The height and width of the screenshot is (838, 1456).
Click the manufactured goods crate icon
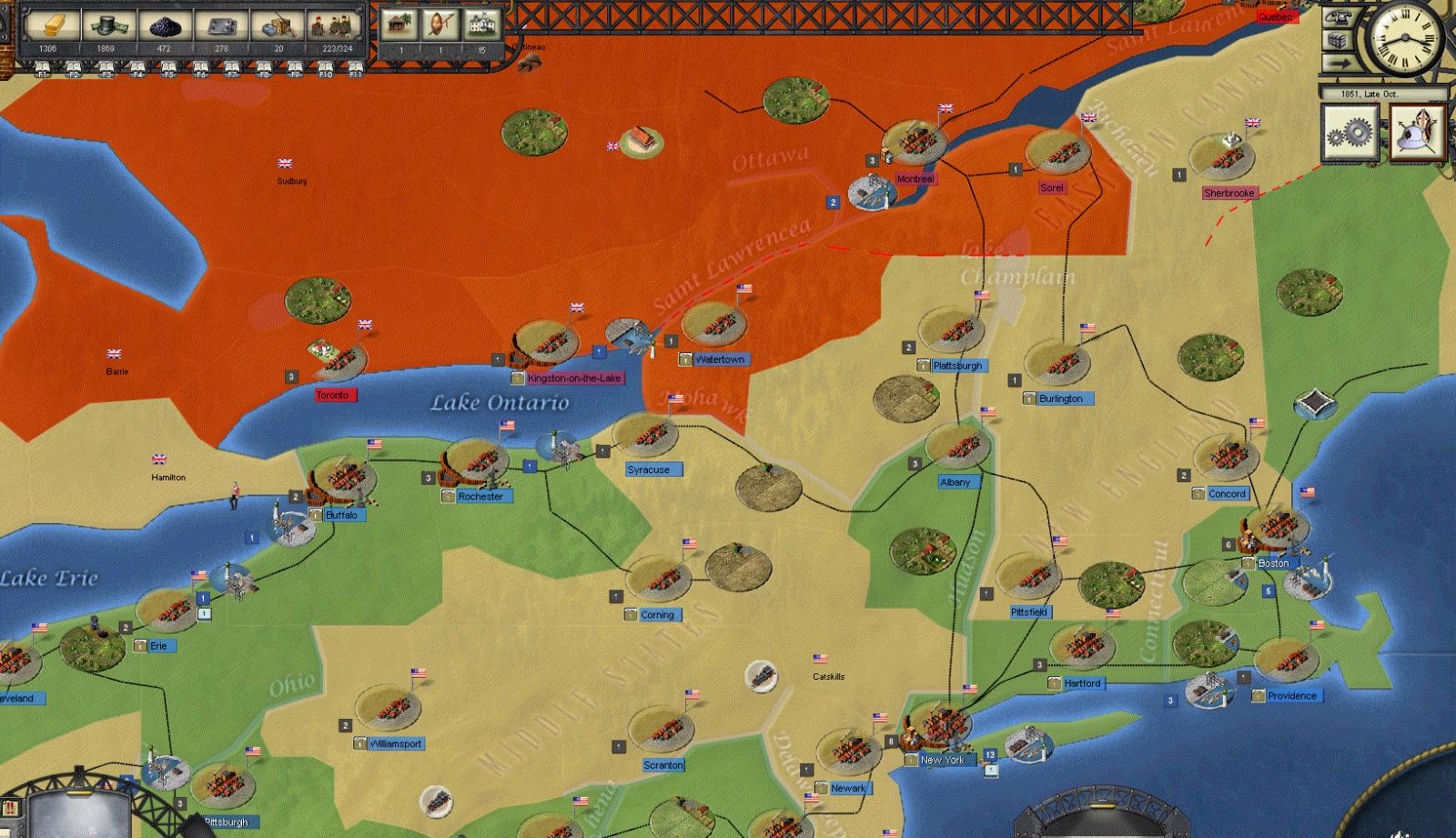pos(278,25)
